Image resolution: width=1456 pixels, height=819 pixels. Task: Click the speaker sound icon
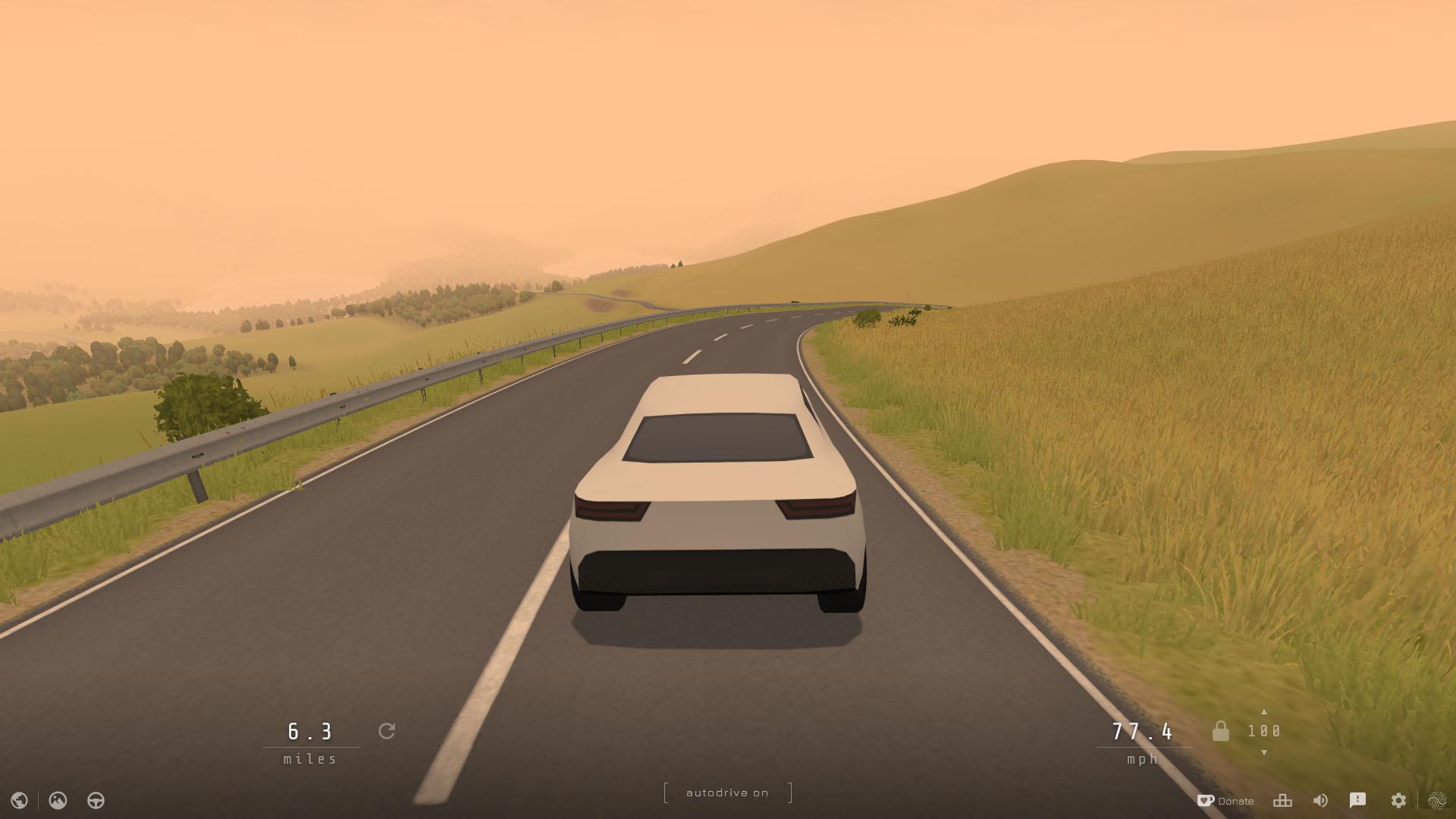[1320, 800]
